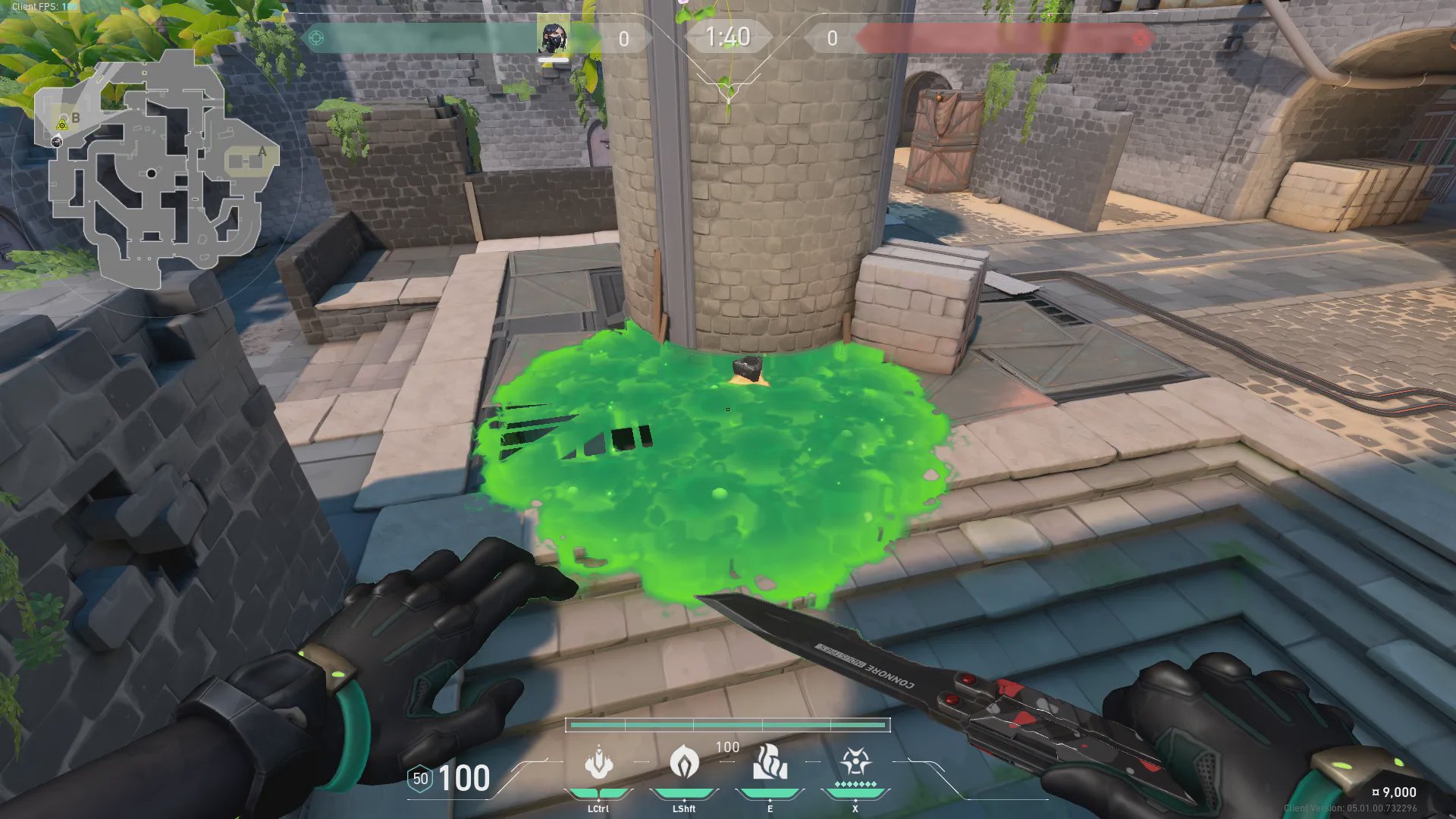Select Viper's agent portrait in the top bar
Viewport: 1456px width, 819px height.
pos(553,38)
